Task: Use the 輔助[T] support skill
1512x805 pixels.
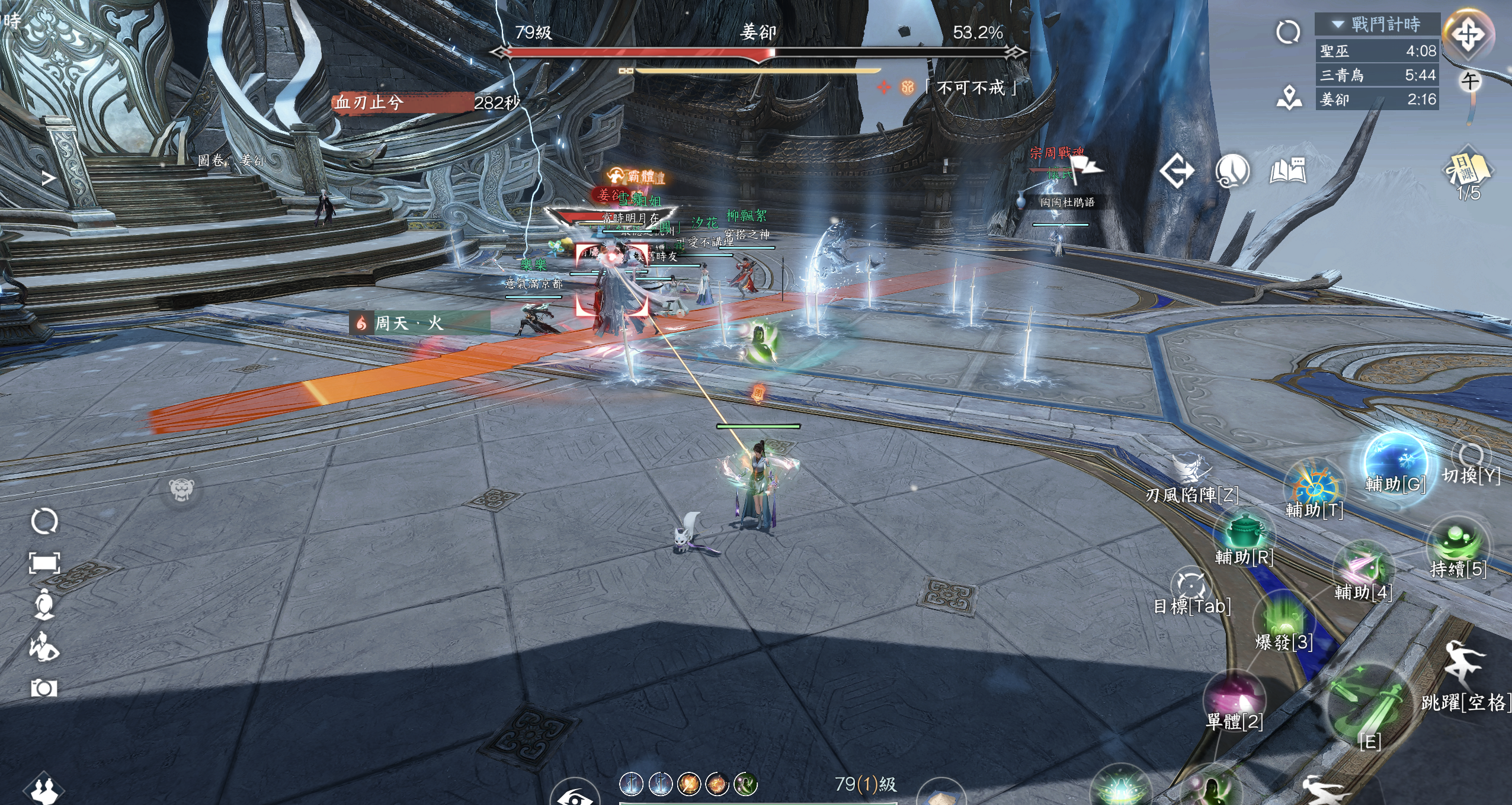Action: click(1314, 487)
